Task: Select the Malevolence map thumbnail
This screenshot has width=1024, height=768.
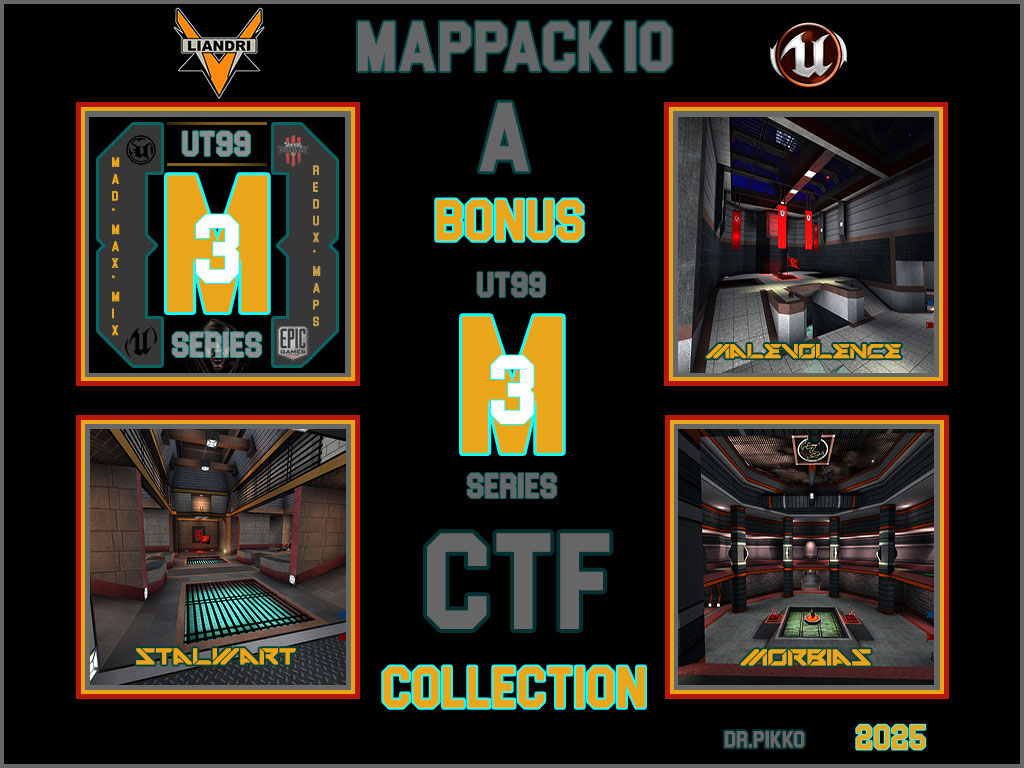Action: [806, 243]
